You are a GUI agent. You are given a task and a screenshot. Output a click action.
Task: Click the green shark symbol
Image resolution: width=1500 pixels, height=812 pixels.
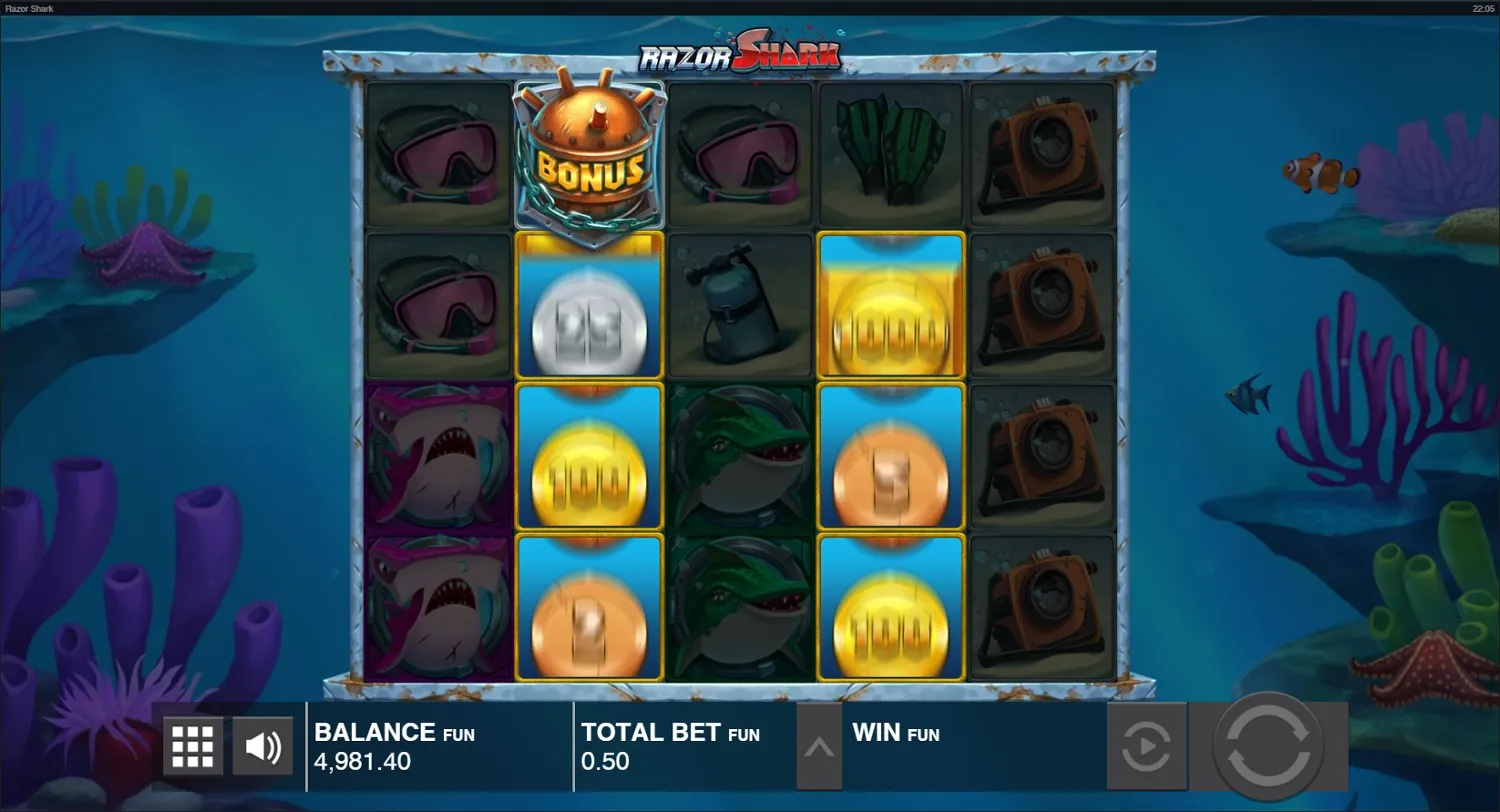[x=739, y=455]
